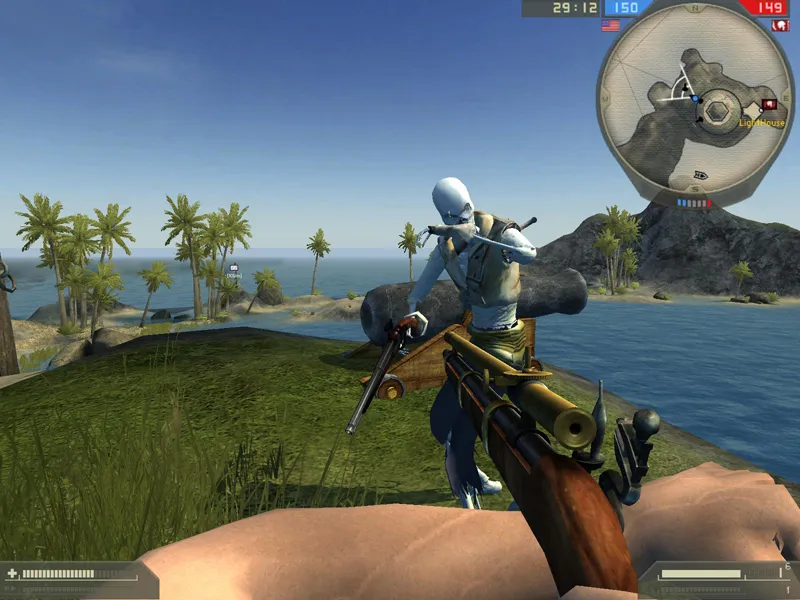Click the distant flag marker over the island
800x600 pixels.
coord(234,268)
